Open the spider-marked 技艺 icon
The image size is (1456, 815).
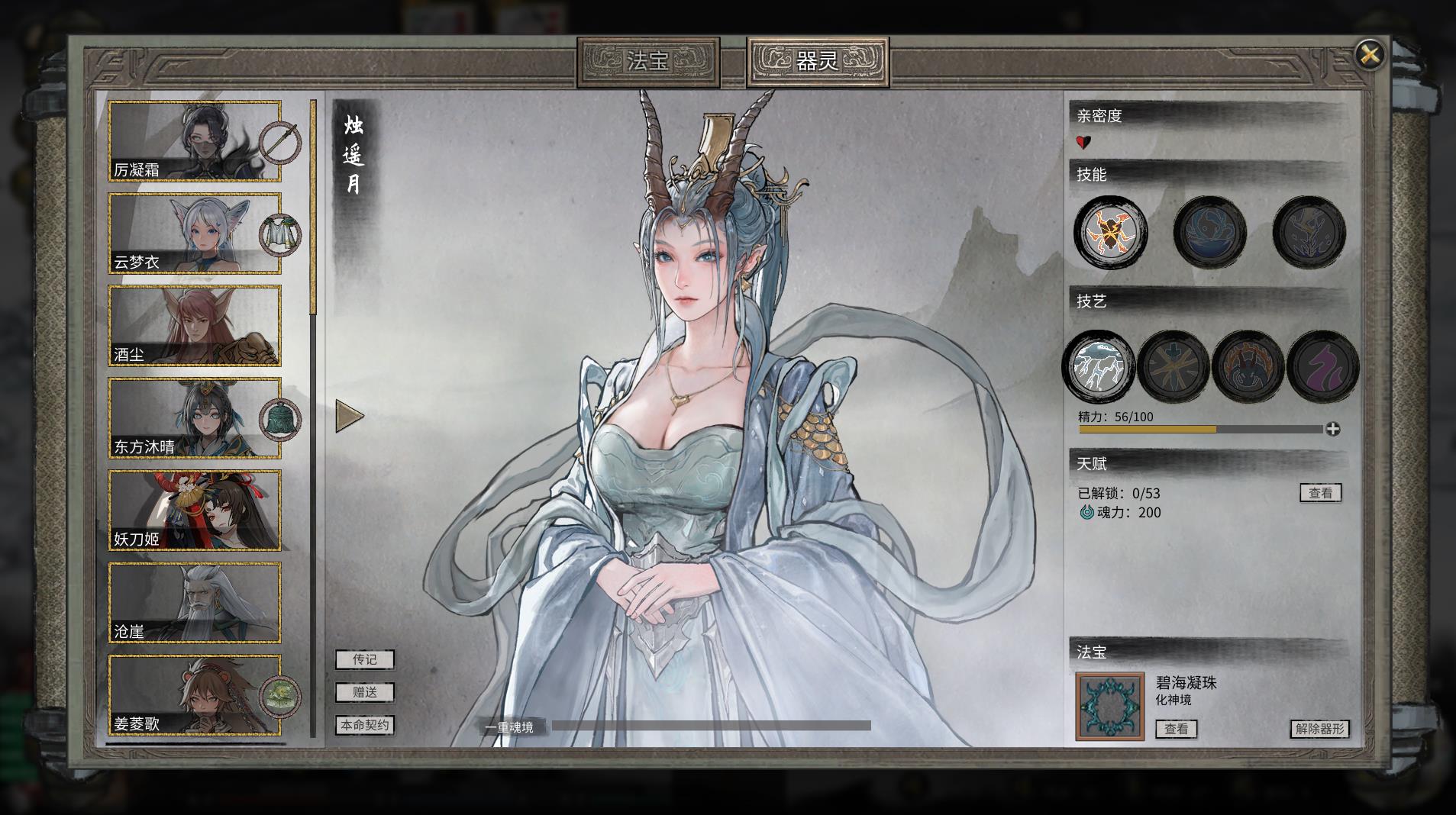[x=1250, y=366]
